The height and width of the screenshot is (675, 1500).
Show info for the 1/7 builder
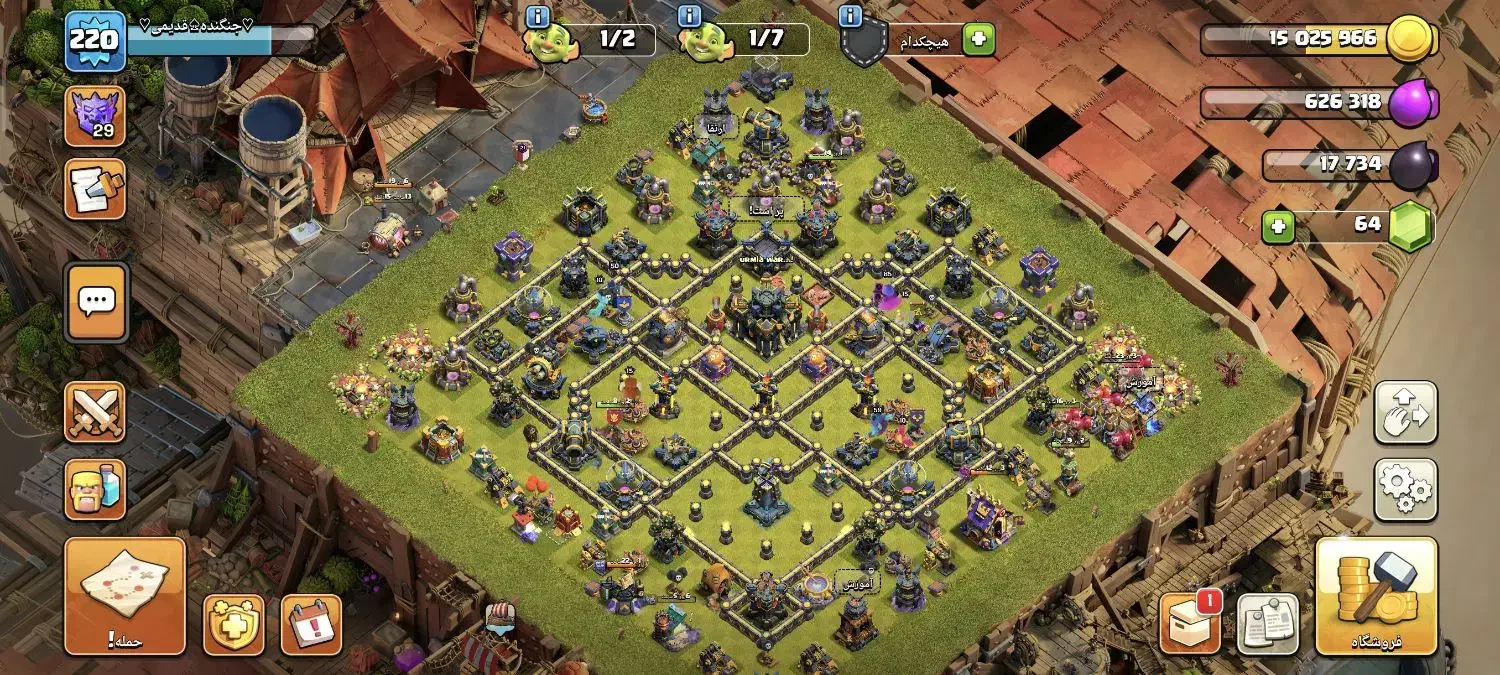pyautogui.click(x=689, y=17)
